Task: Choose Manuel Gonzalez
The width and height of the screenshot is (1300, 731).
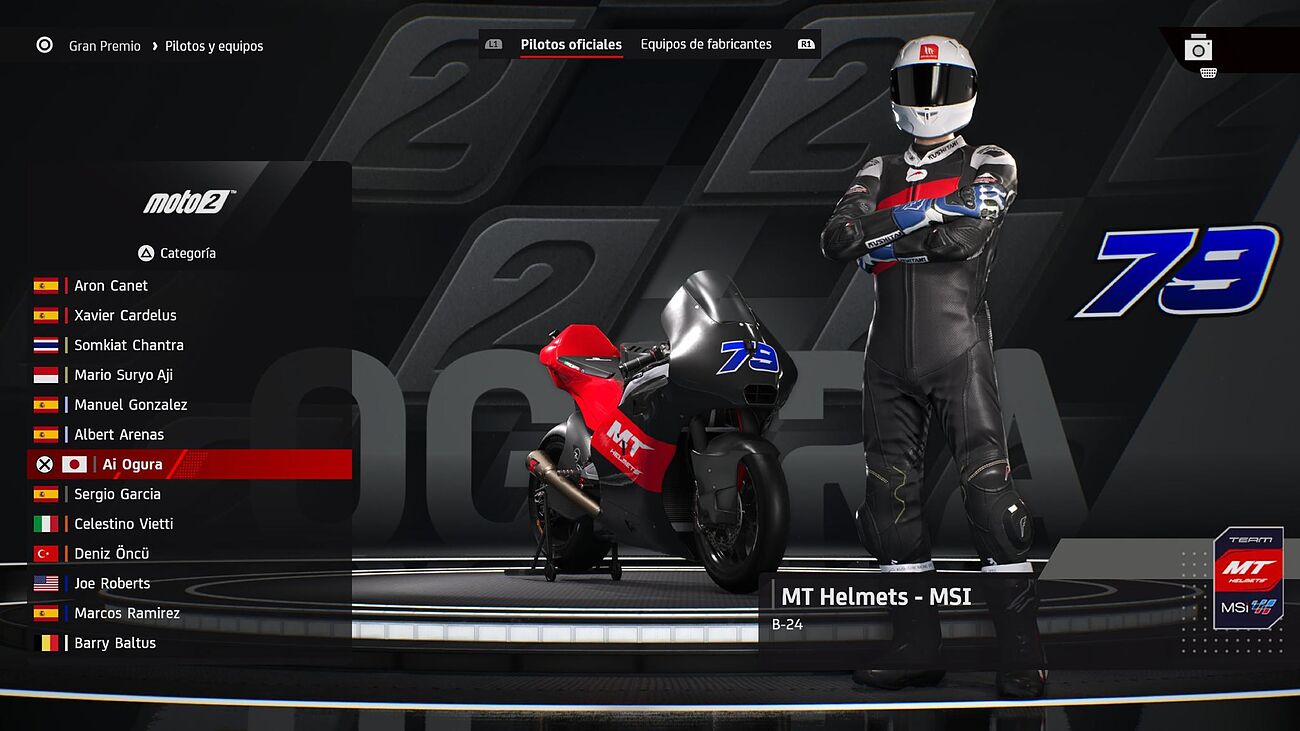Action: coord(131,405)
